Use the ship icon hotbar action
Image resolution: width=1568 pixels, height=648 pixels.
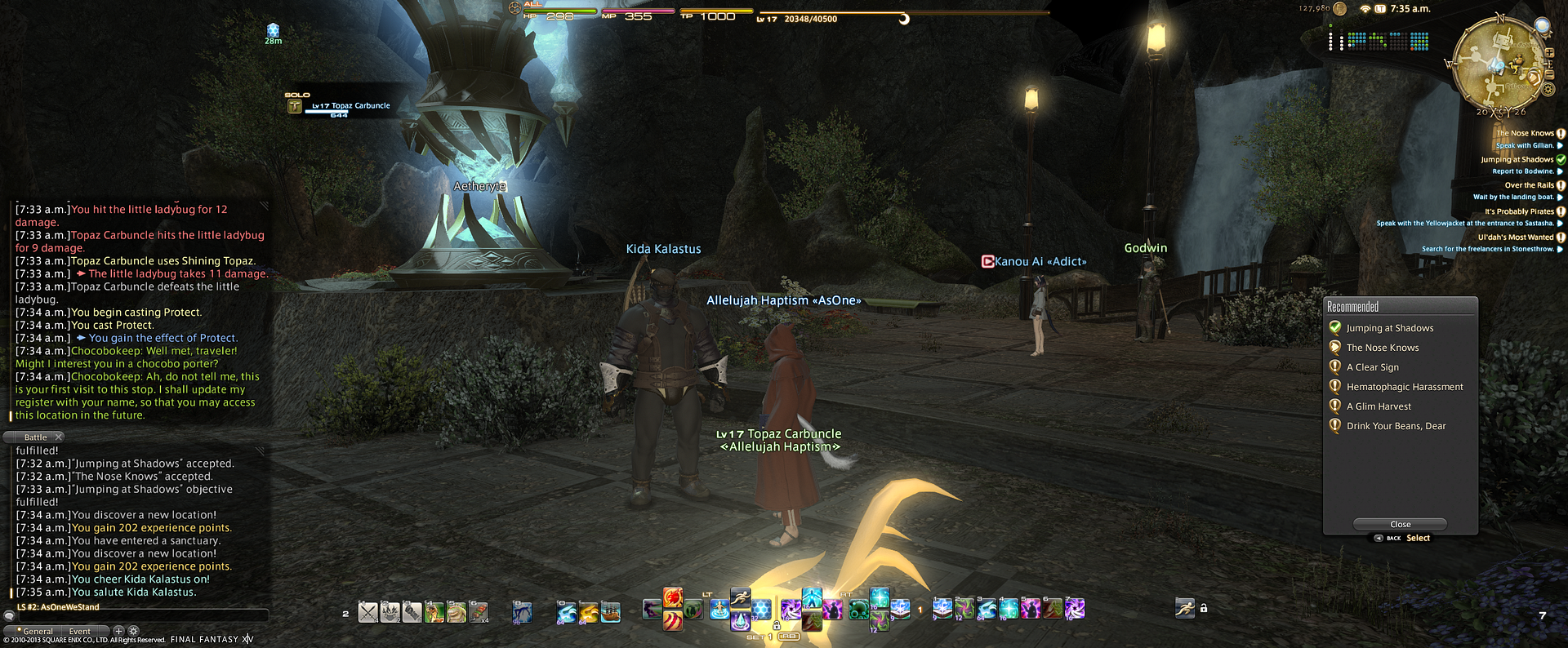[610, 611]
